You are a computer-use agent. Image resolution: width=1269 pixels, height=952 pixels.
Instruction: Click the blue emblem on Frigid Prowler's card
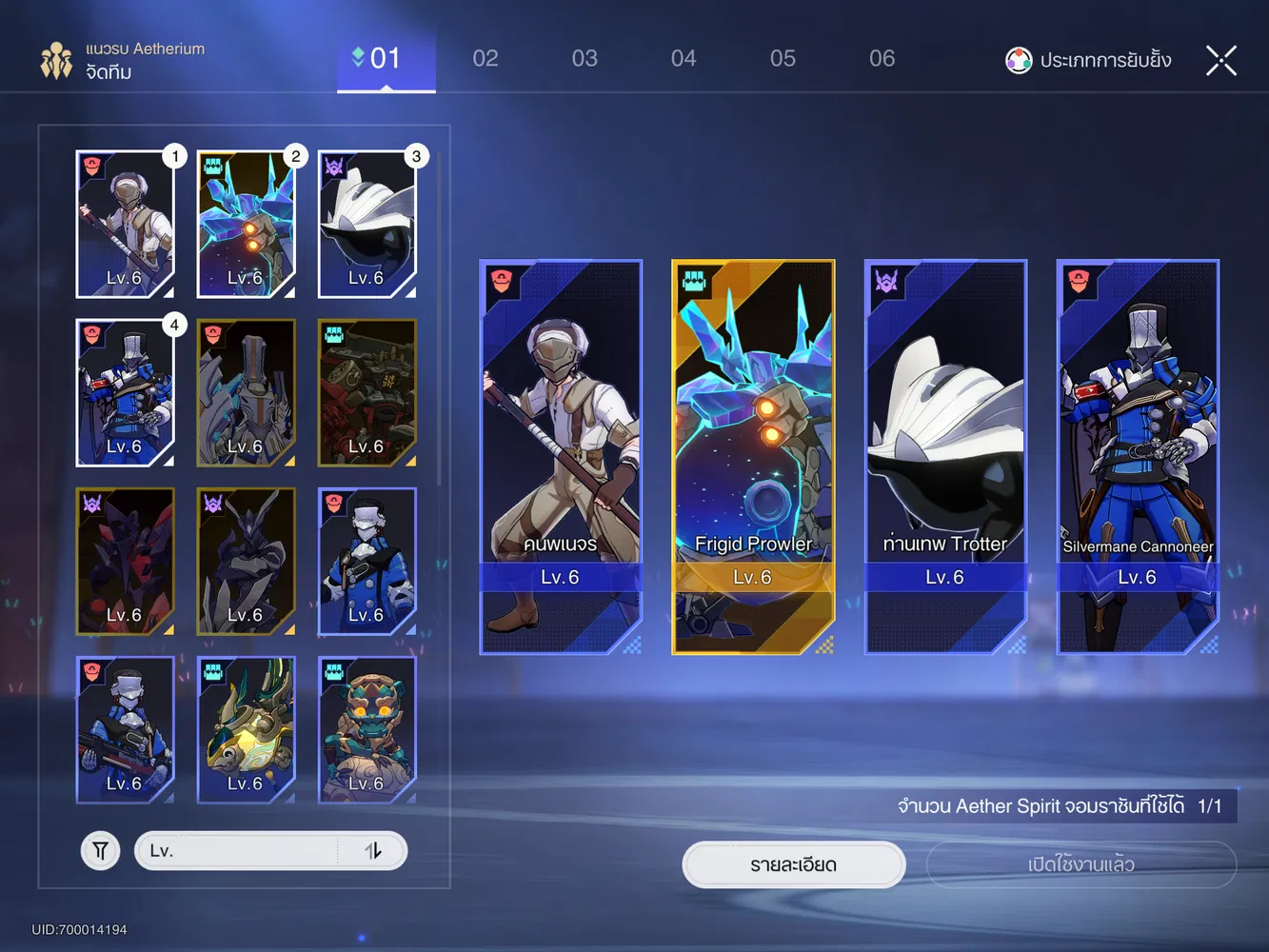694,282
